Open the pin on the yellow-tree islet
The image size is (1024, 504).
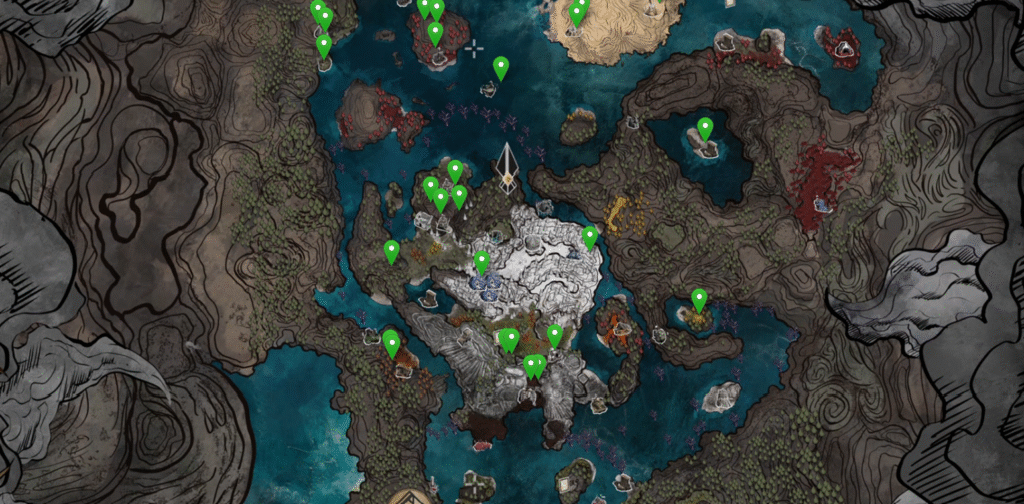coord(699,299)
